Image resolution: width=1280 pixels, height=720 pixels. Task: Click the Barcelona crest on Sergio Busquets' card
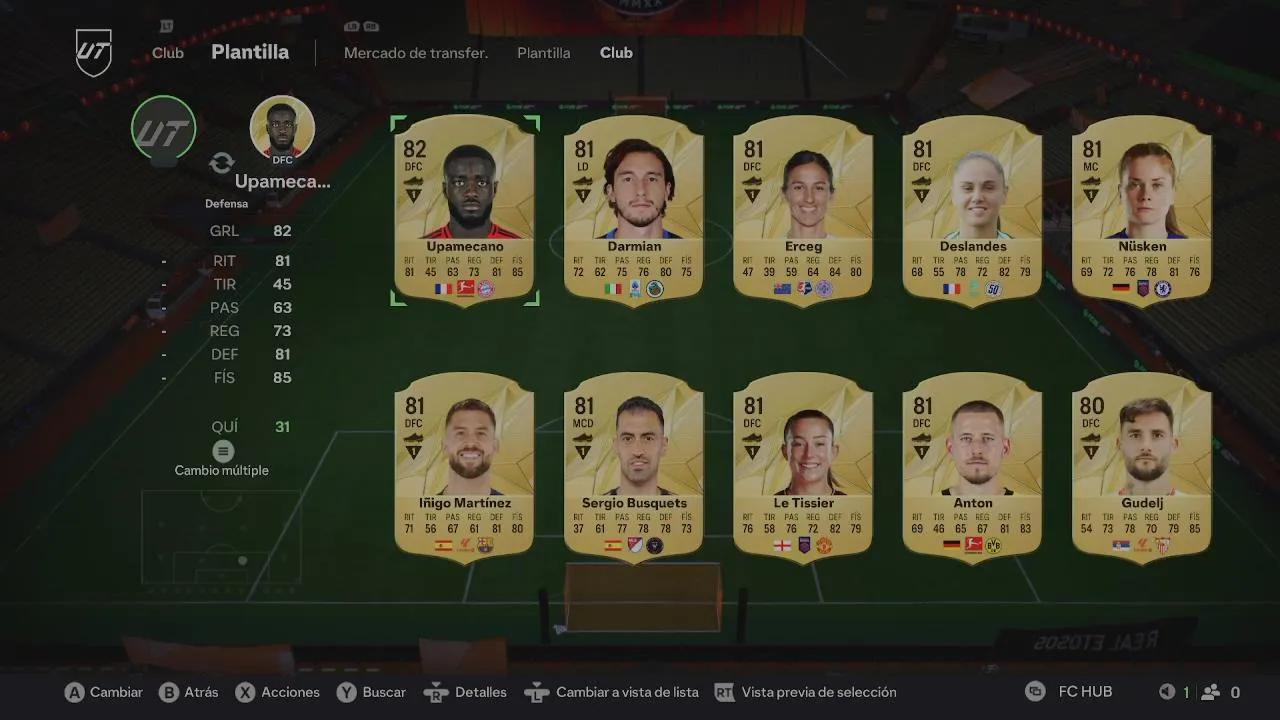point(655,545)
